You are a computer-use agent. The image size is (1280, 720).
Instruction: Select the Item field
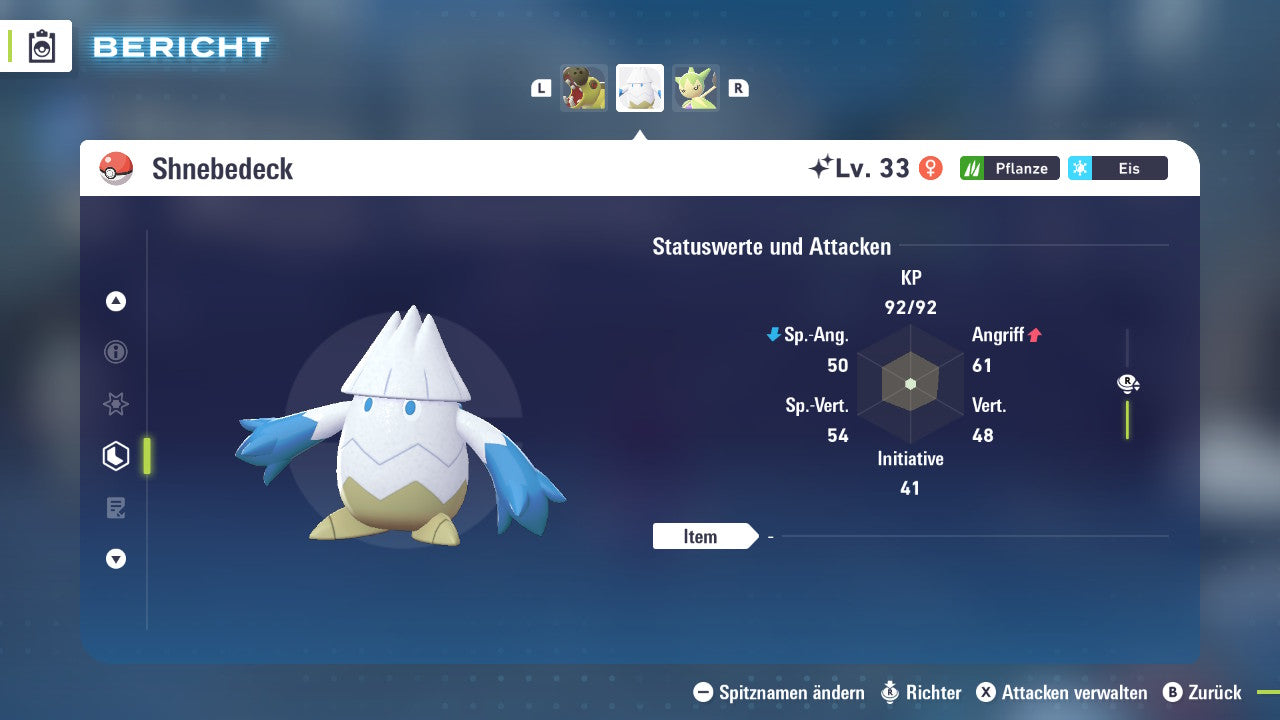click(x=702, y=537)
